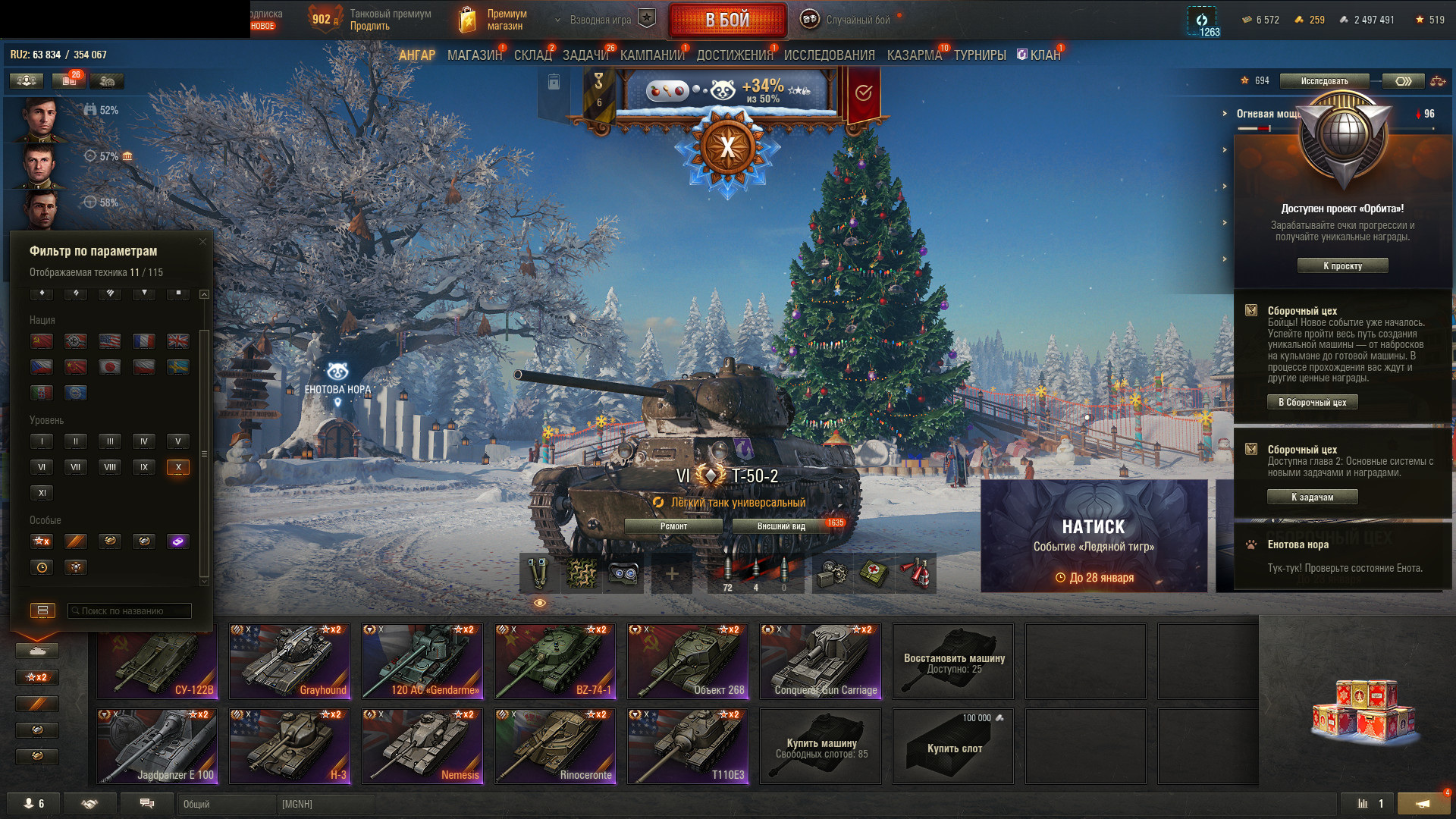This screenshot has width=1456, height=819.
Task: Select the Jagdpanzer E 100 tank
Action: [x=157, y=746]
